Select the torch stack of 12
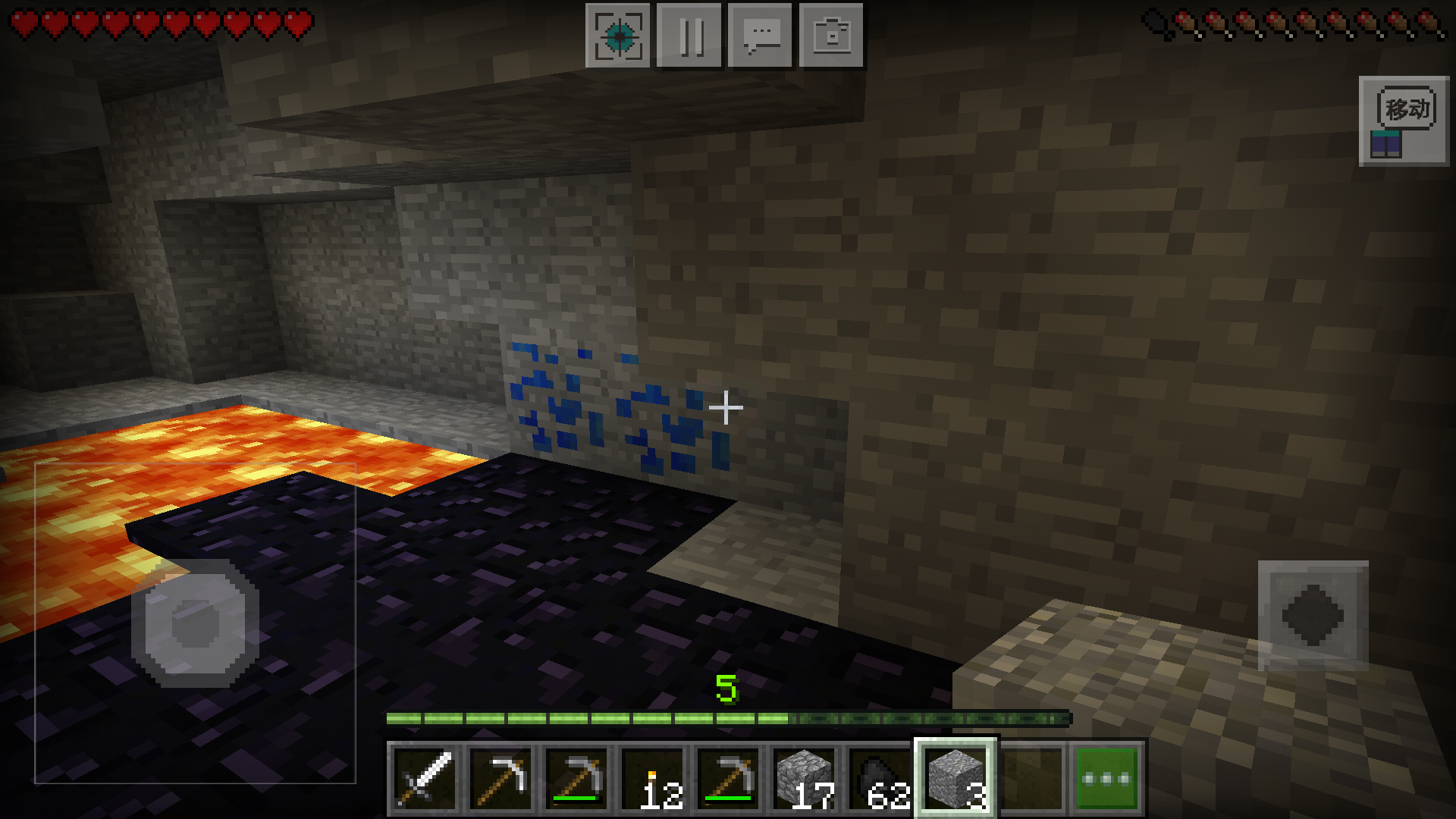The image size is (1456, 819). click(653, 779)
